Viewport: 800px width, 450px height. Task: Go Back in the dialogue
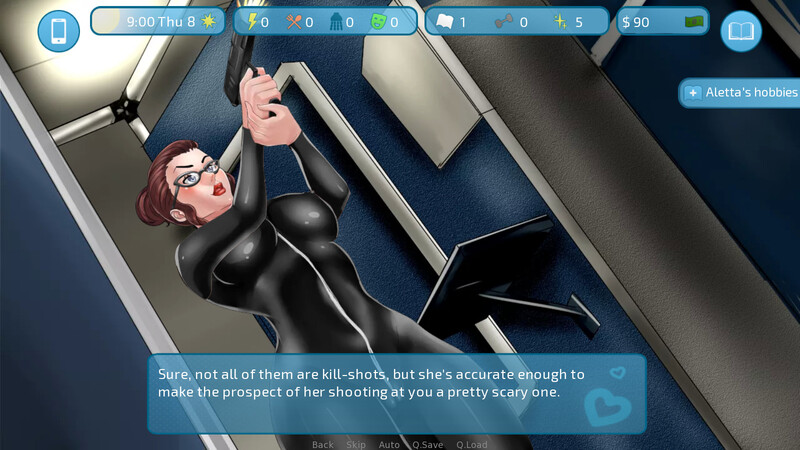click(x=322, y=444)
